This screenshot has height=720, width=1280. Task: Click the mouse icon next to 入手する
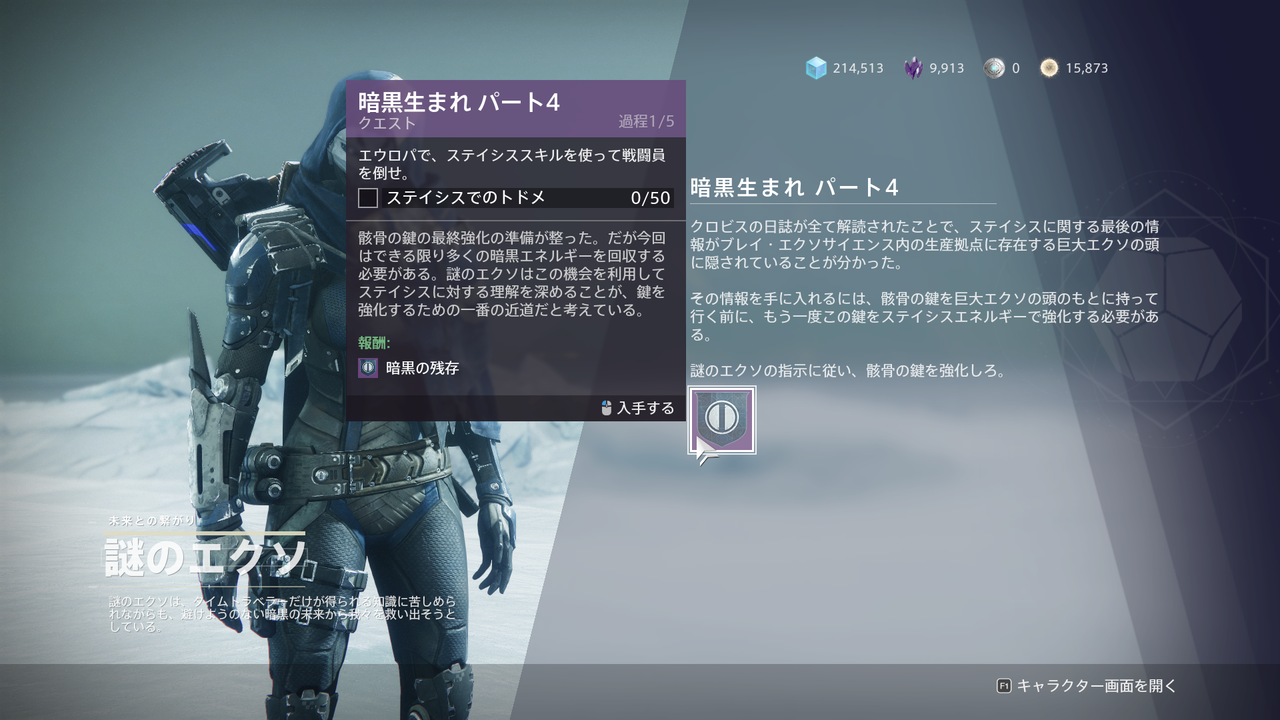click(x=609, y=408)
